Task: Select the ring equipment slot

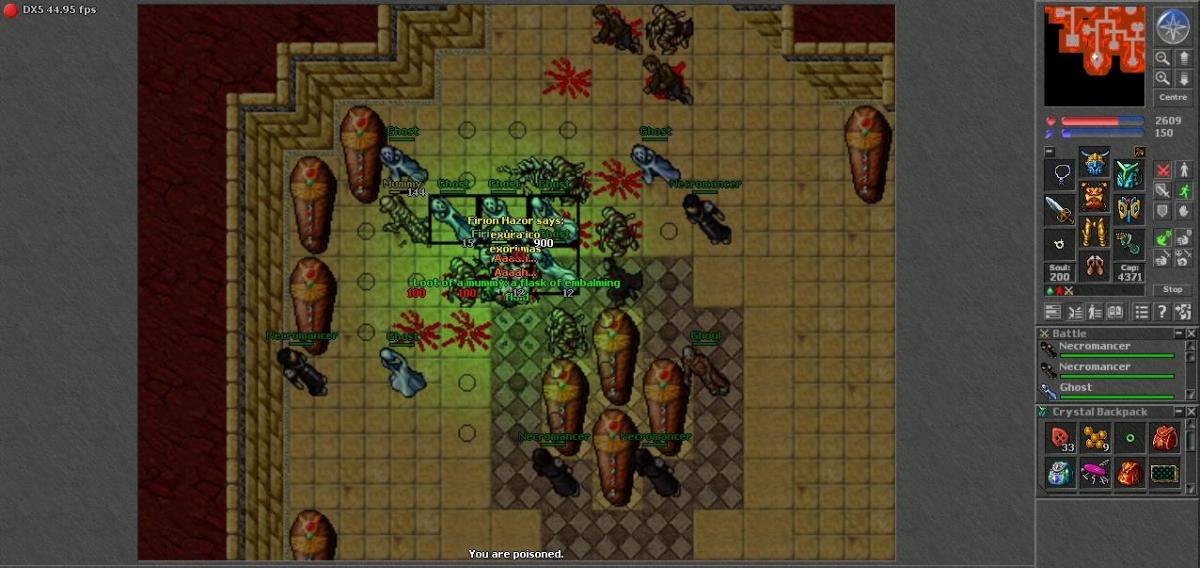Action: pyautogui.click(x=1060, y=243)
